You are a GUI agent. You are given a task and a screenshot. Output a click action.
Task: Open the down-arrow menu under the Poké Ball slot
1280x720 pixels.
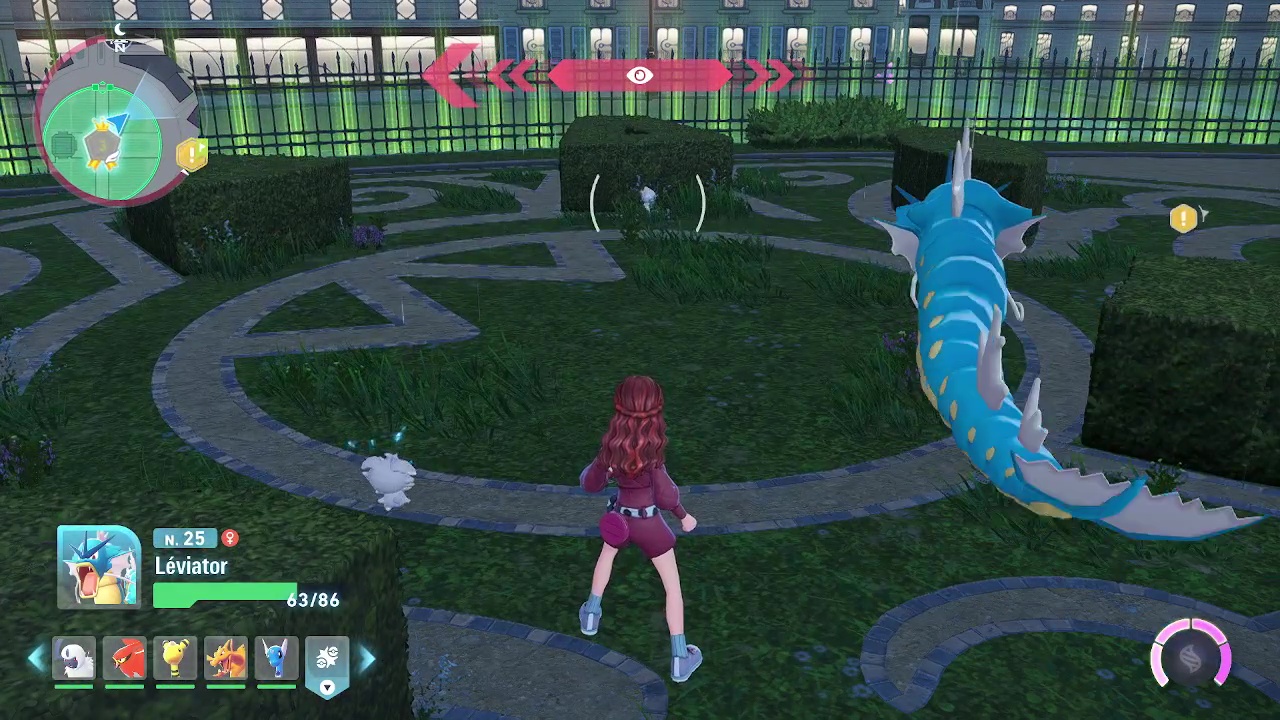[x=328, y=688]
